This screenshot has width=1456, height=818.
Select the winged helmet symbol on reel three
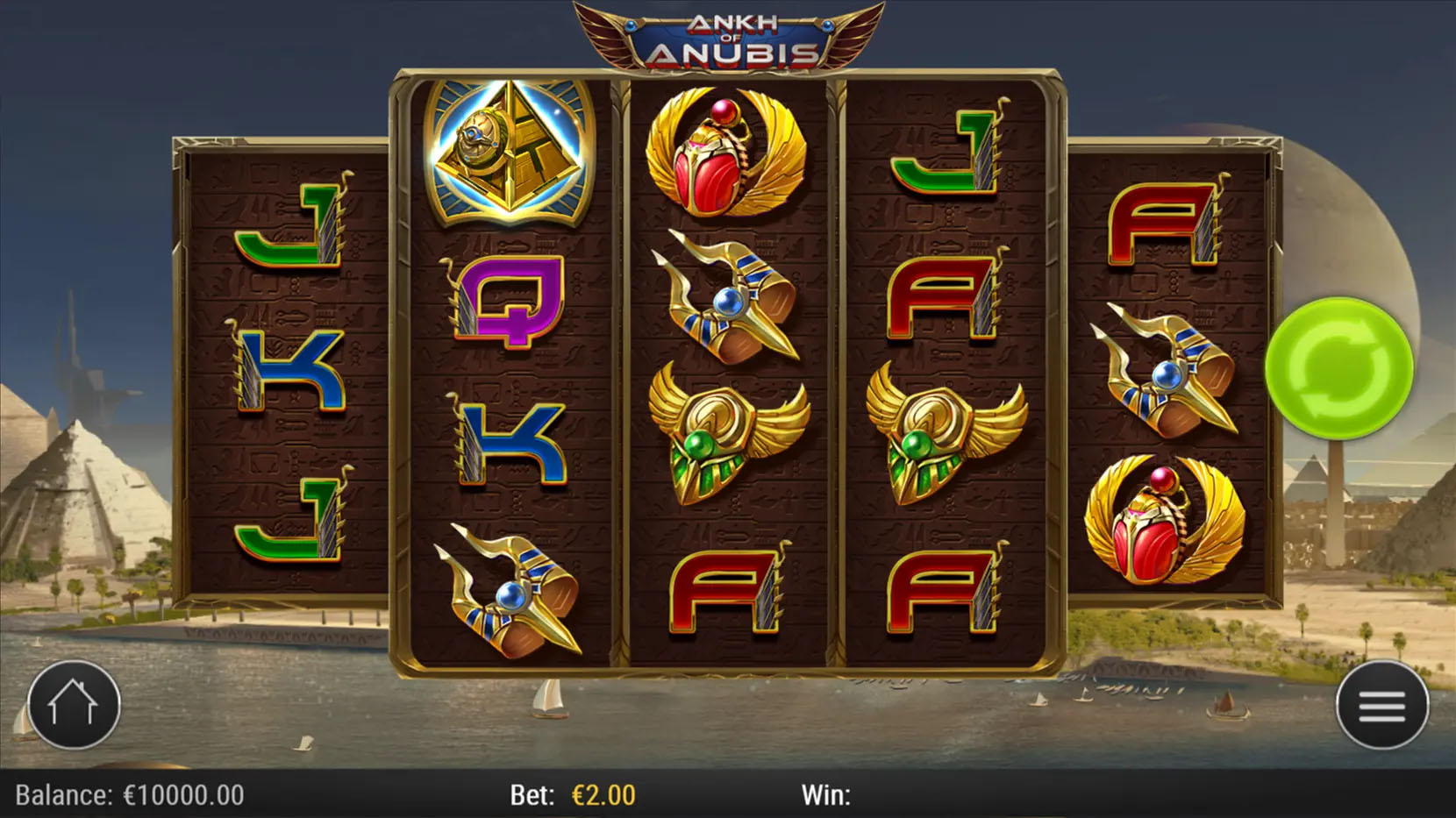tap(728, 430)
